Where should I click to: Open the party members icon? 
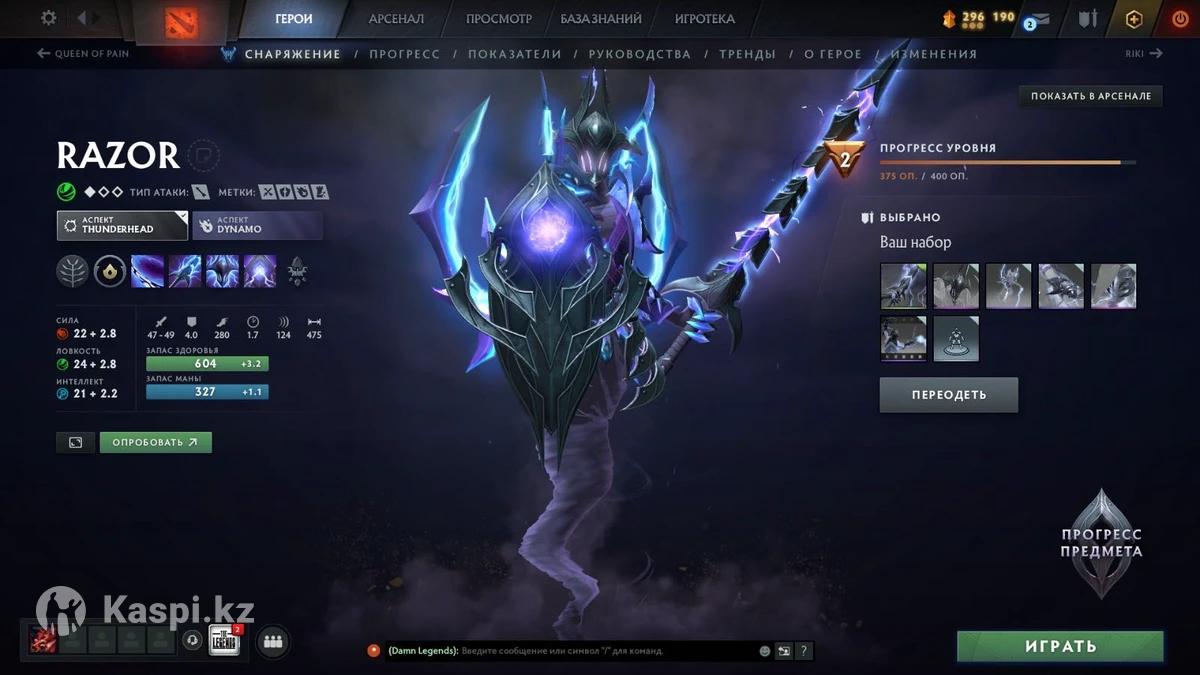pos(272,642)
